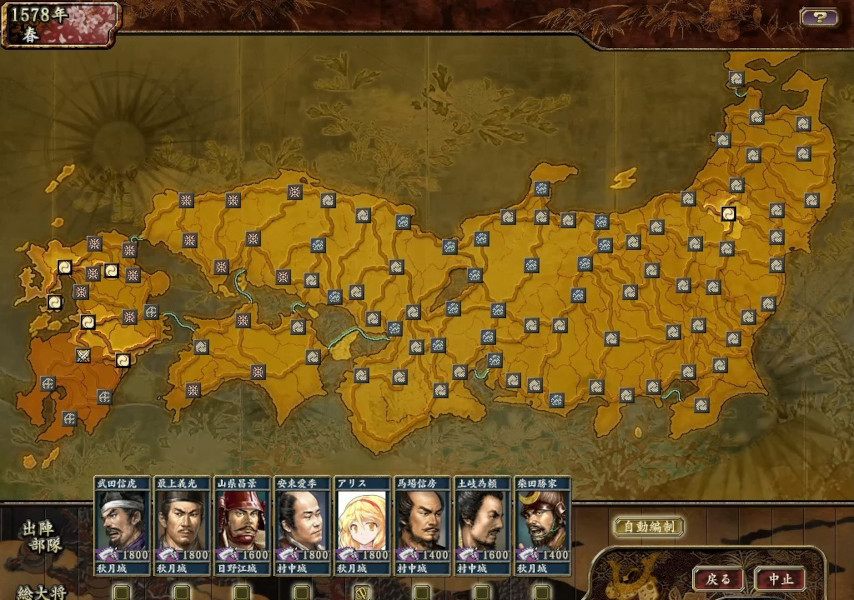
Task: Select the glowing castle marker in the northeast
Action: click(728, 213)
